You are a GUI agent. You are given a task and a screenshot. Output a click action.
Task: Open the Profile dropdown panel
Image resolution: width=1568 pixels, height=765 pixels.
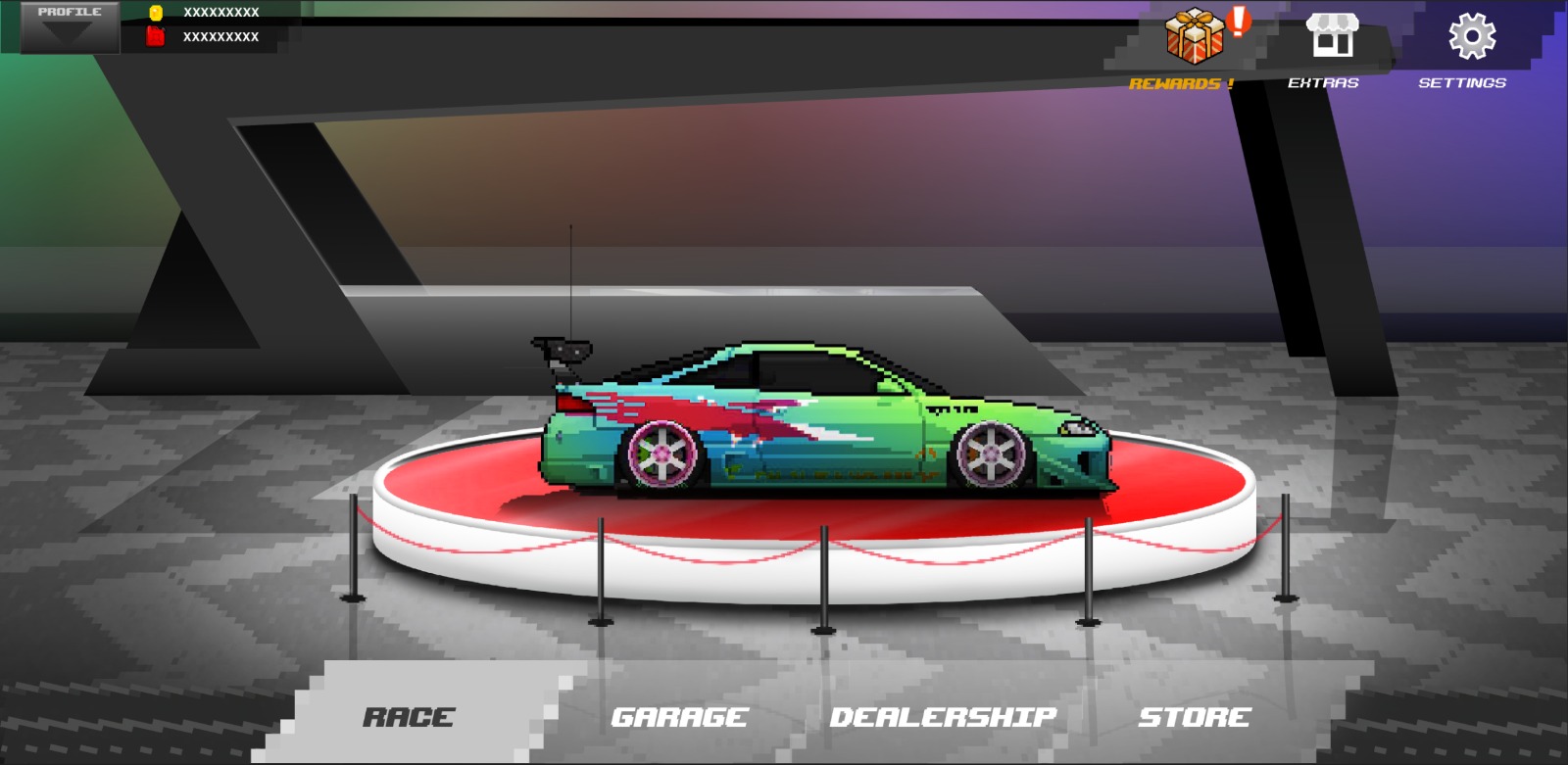point(70,25)
